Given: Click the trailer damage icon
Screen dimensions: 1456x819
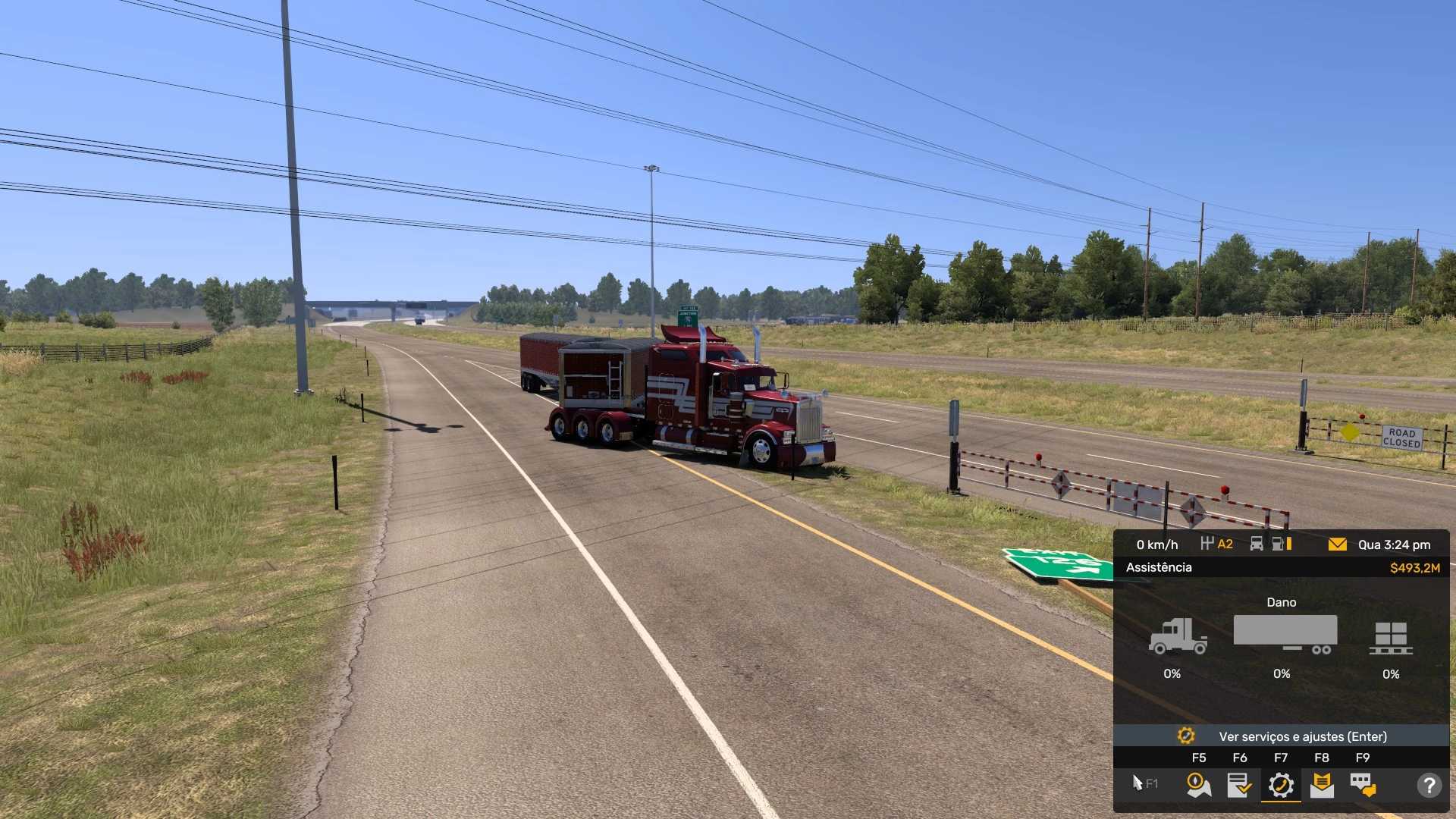Looking at the screenshot, I should pyautogui.click(x=1285, y=634).
